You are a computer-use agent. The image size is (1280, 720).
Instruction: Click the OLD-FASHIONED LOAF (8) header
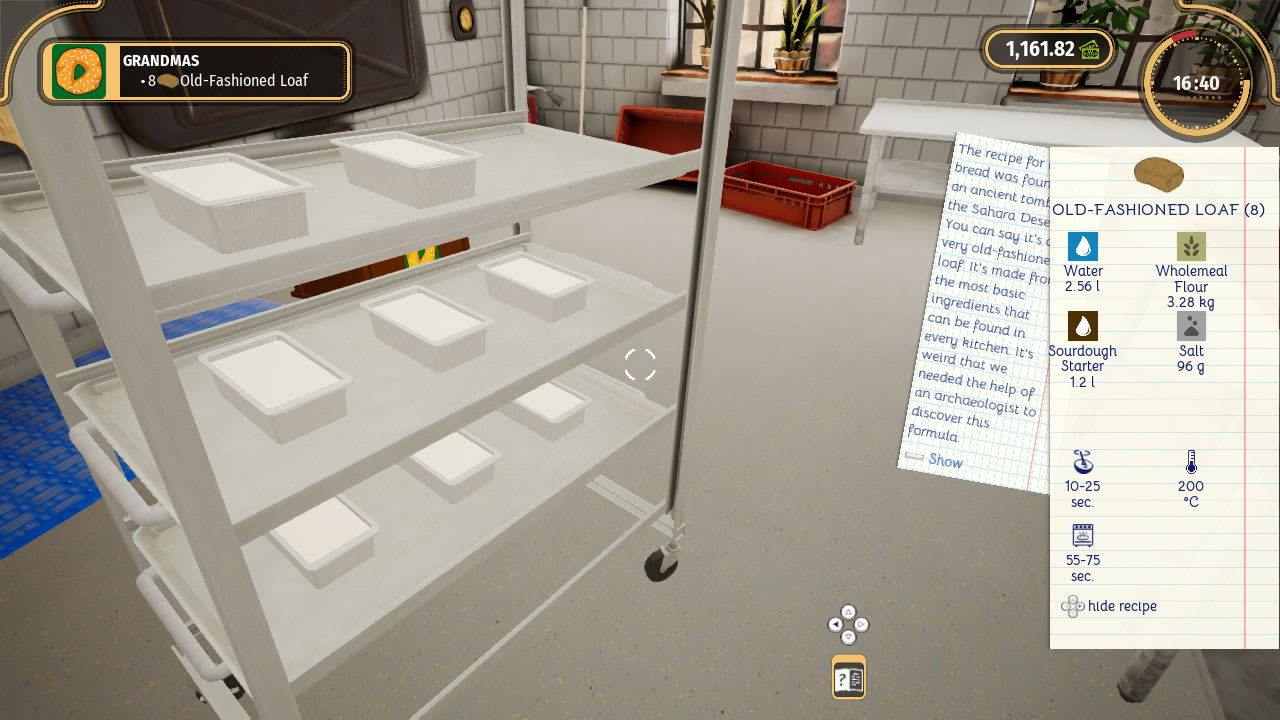(x=1160, y=210)
